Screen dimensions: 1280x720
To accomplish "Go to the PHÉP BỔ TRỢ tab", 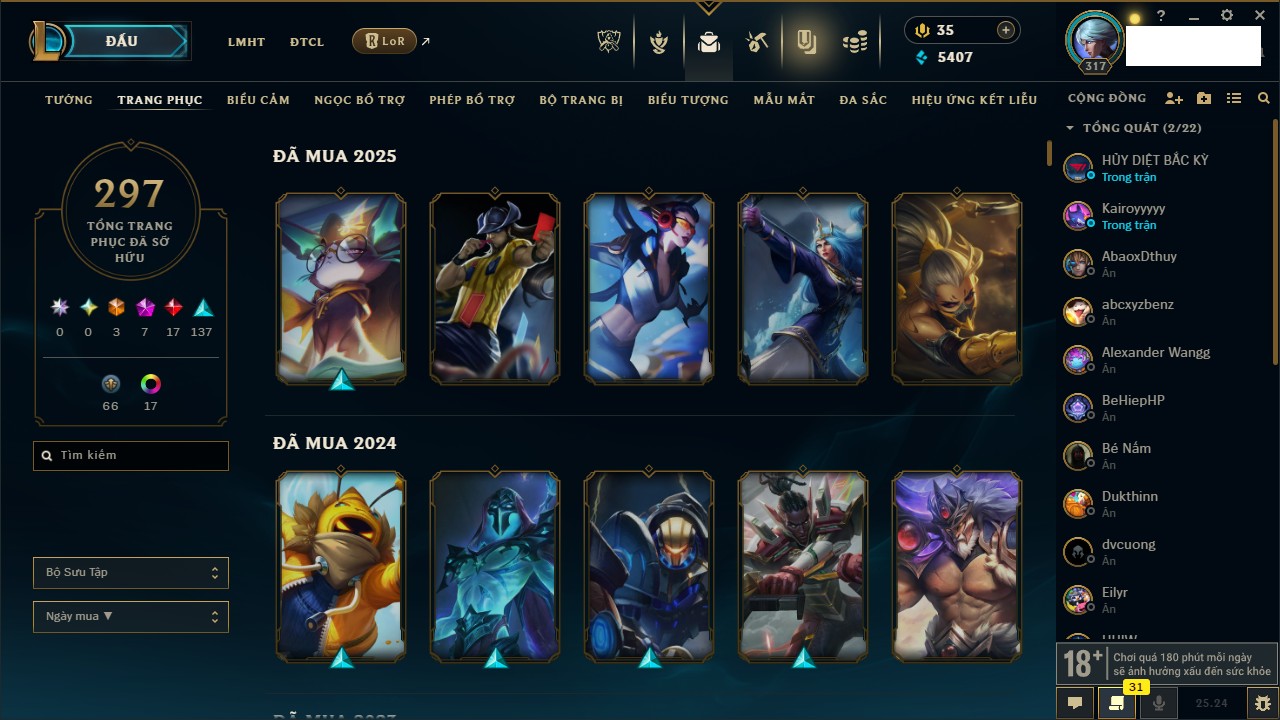I will click(472, 100).
